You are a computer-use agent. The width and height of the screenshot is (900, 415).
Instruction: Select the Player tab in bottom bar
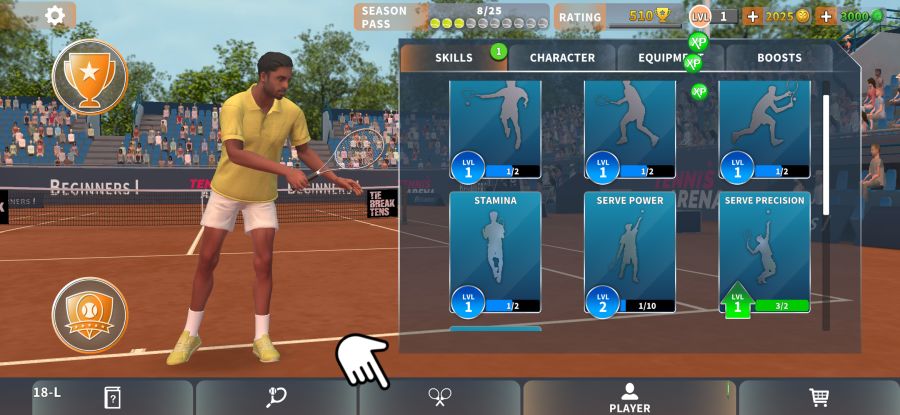point(629,397)
